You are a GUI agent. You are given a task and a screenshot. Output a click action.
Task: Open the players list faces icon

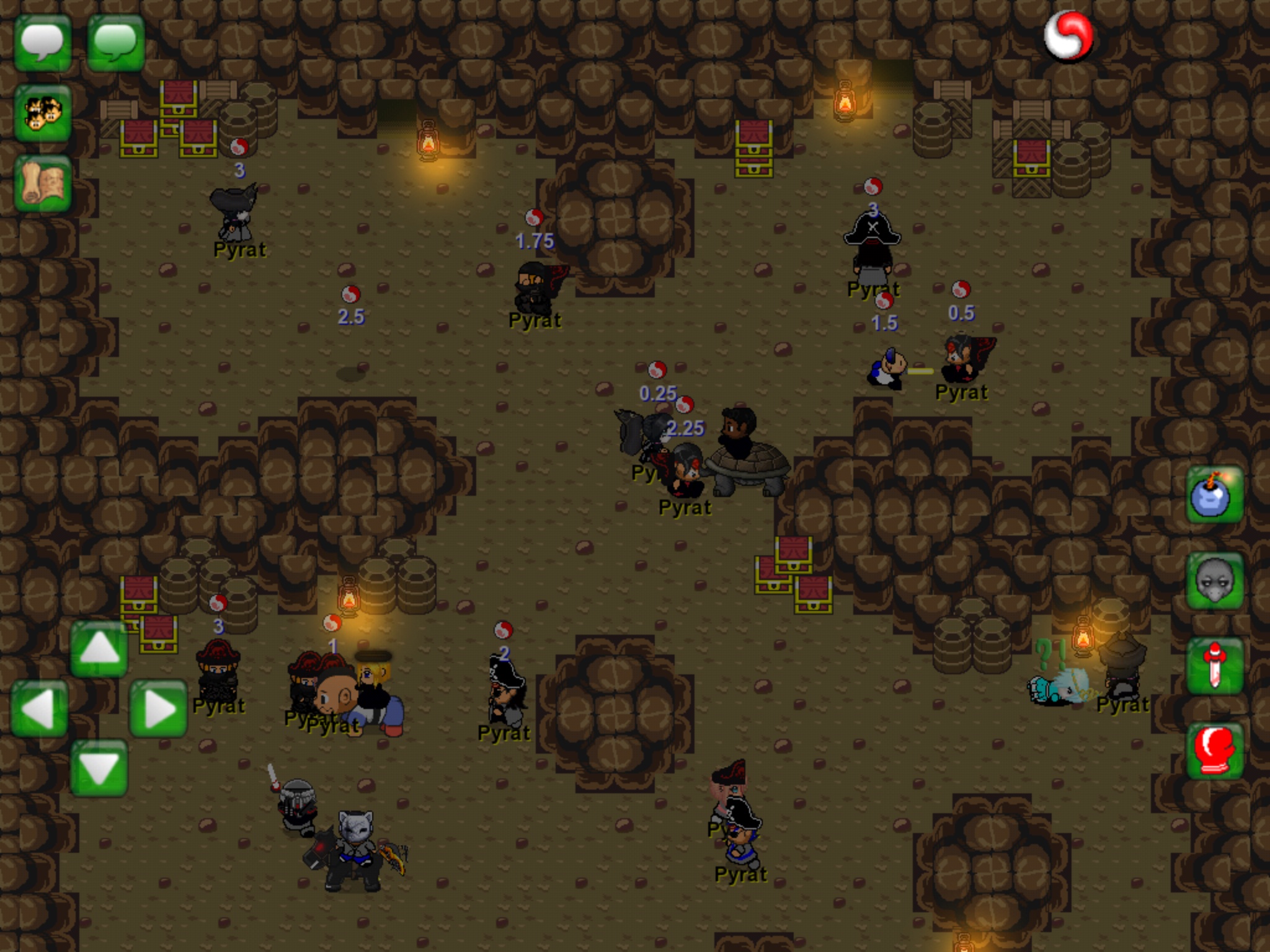pos(42,114)
